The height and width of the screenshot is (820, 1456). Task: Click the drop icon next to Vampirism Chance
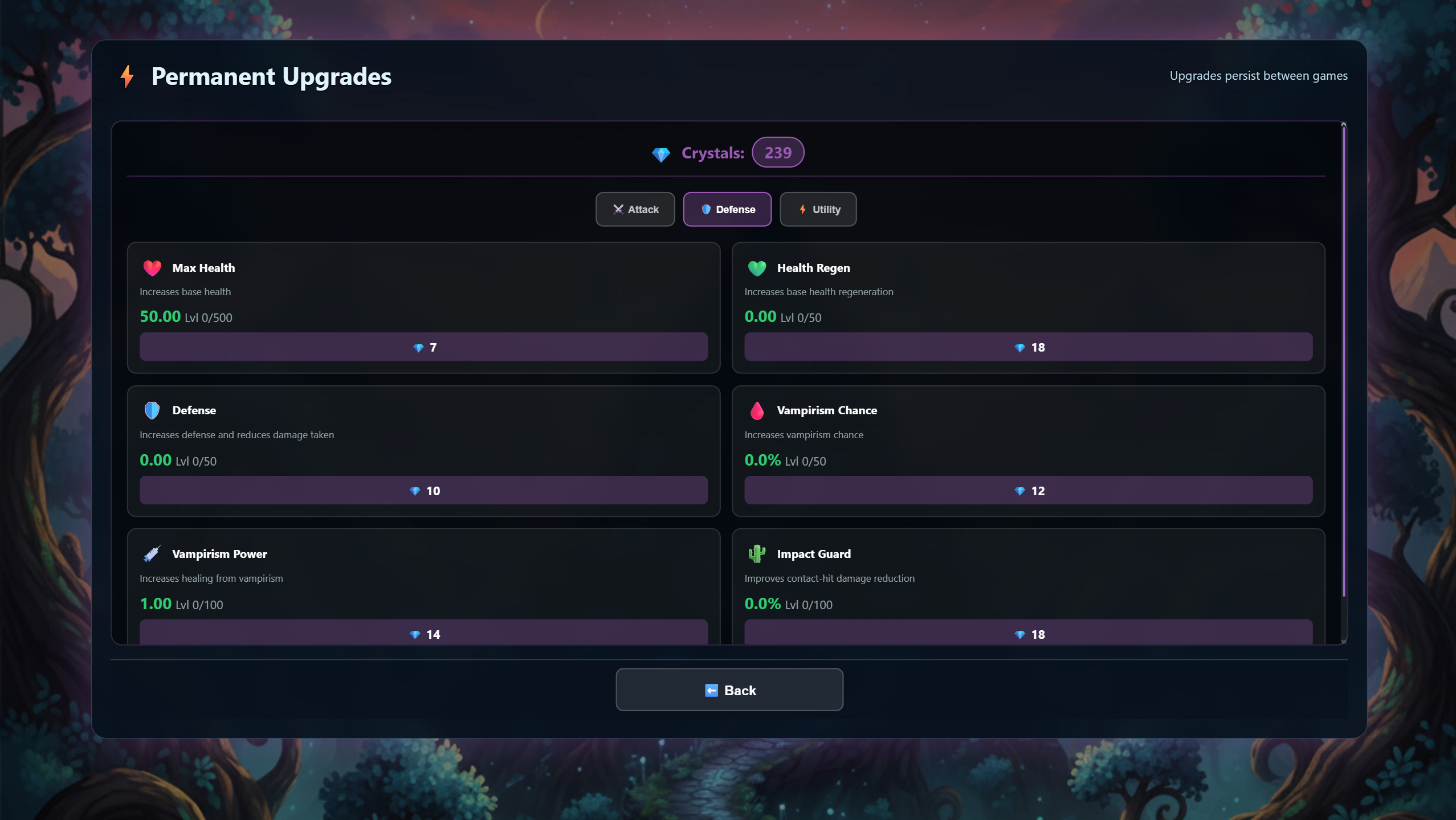coord(757,410)
